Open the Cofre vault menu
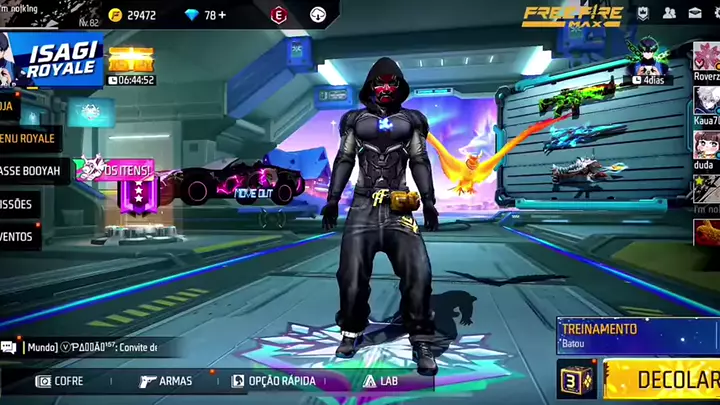 click(60, 381)
